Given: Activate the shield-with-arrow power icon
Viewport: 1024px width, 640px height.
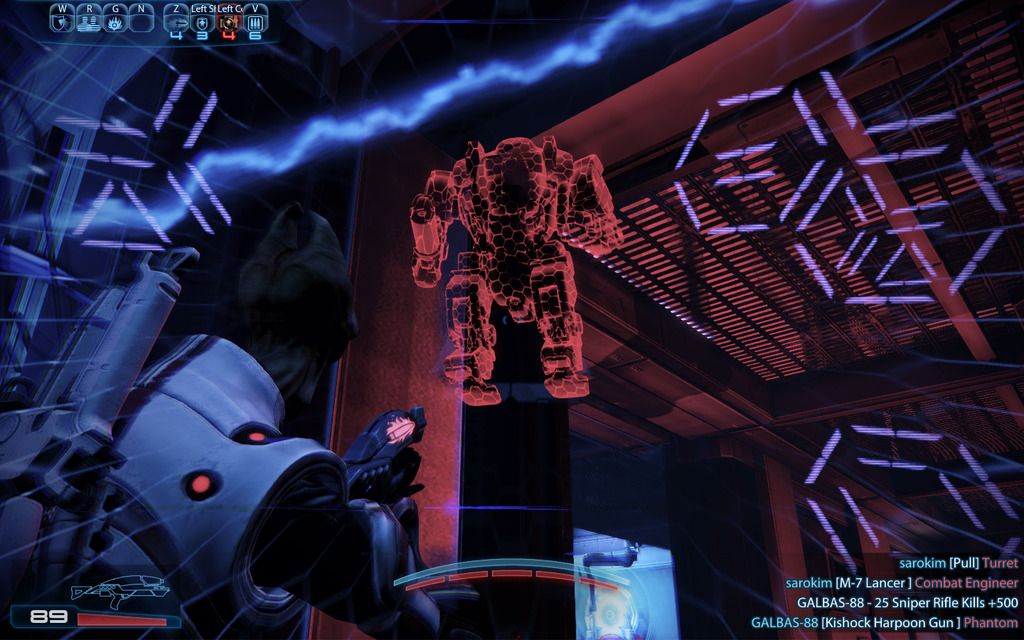Looking at the screenshot, I should 63,20.
